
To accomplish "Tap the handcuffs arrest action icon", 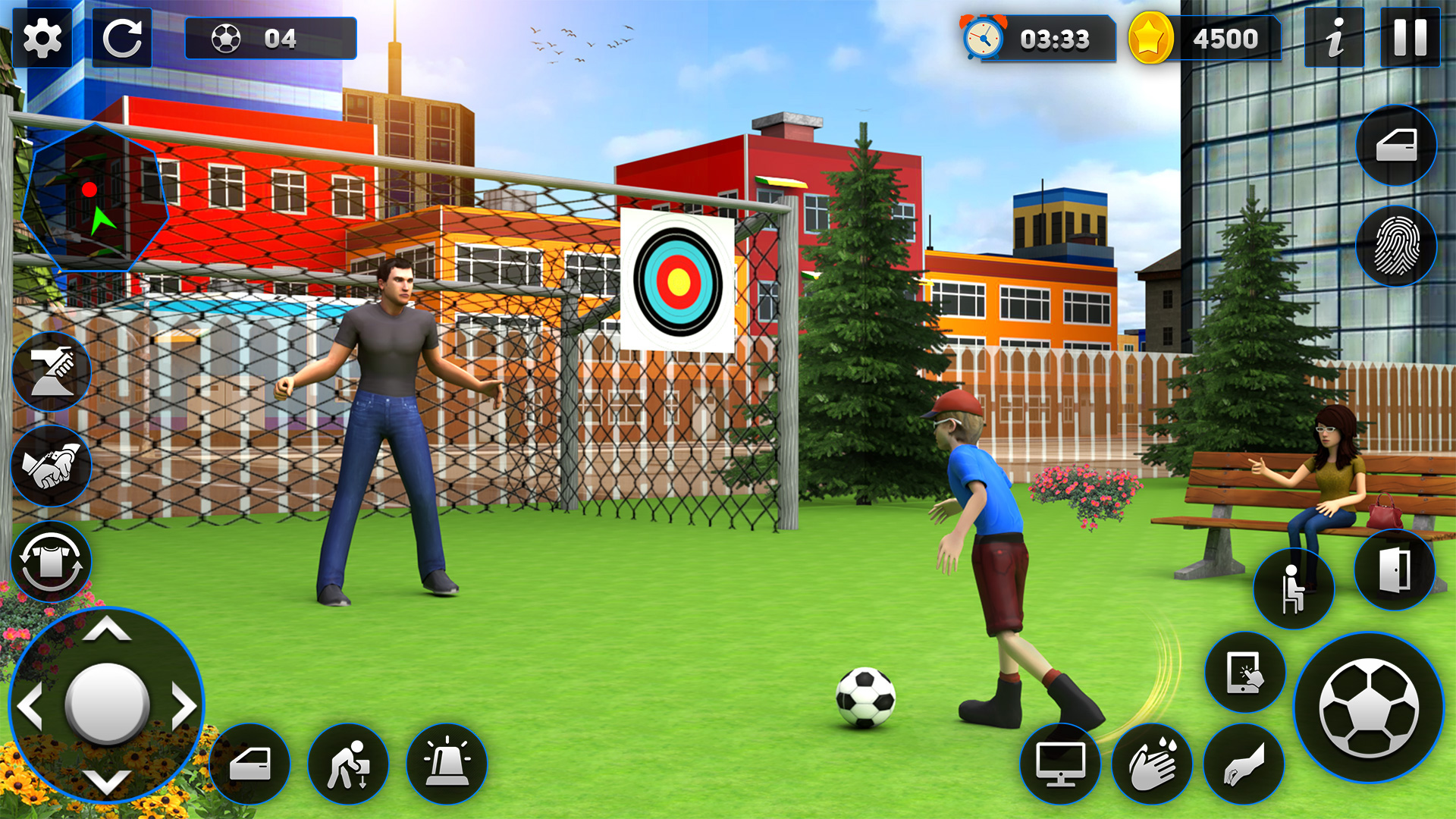I will coord(52,466).
